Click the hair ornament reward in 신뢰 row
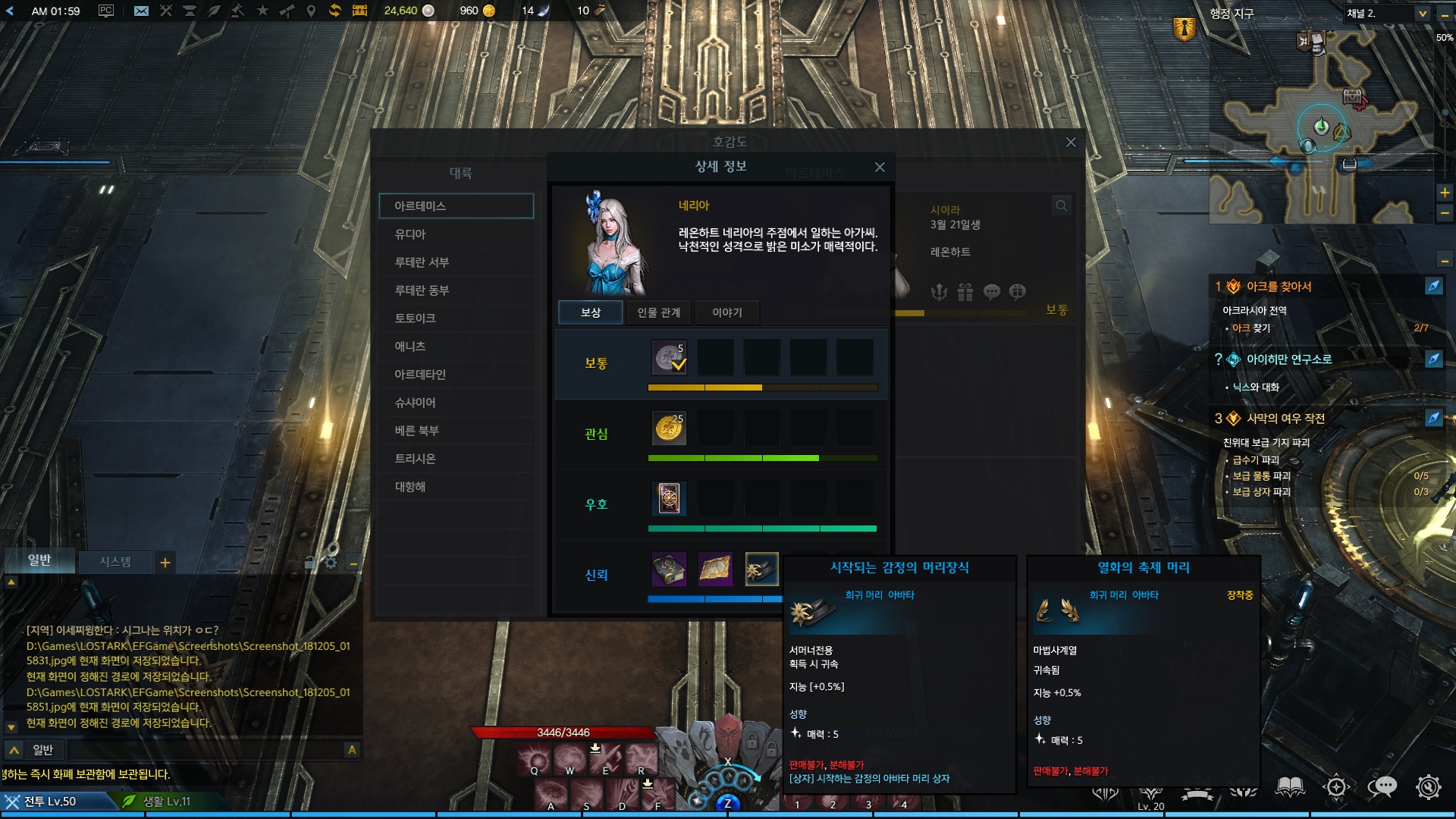Screen dimensions: 1456x819 (761, 570)
